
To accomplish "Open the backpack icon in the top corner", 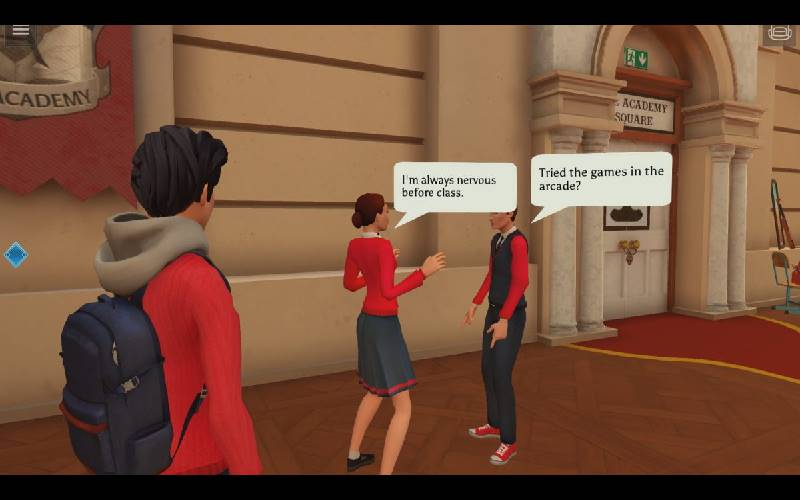I will pos(779,33).
